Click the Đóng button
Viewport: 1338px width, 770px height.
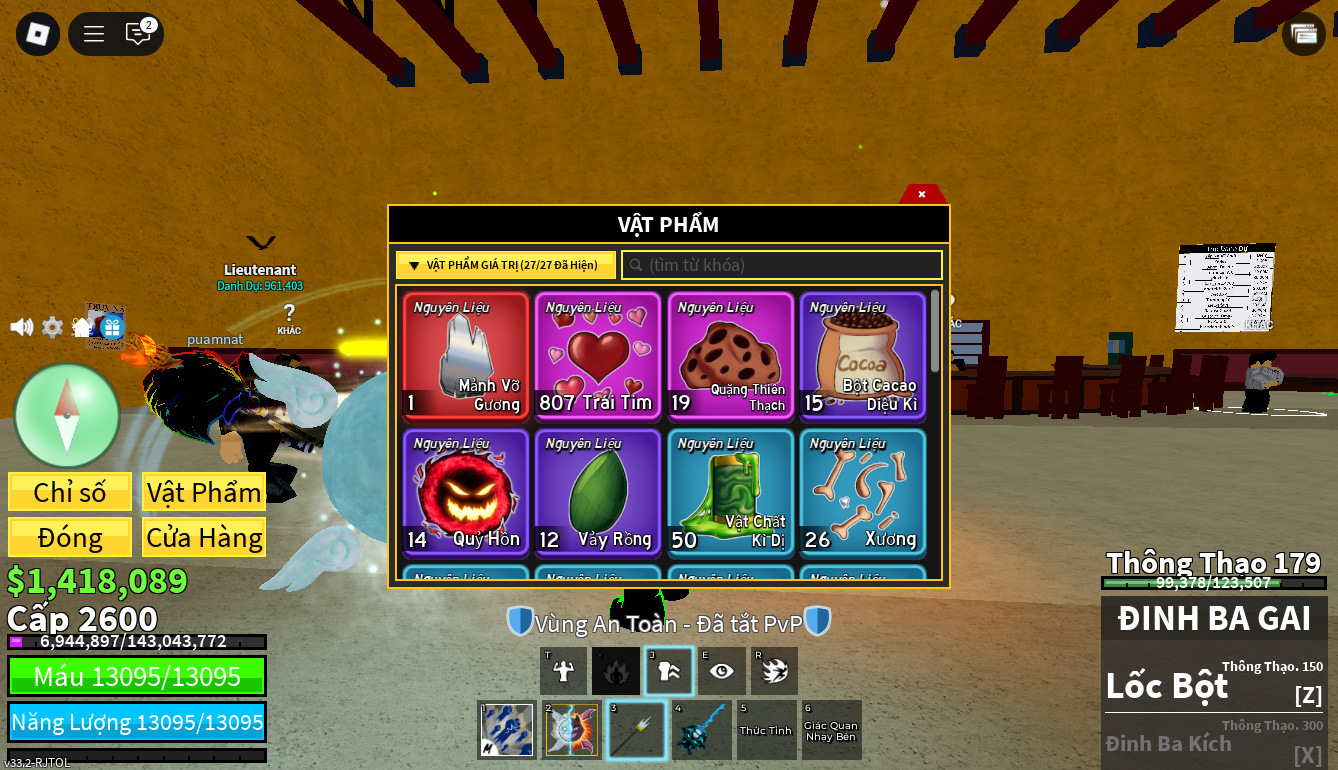pyautogui.click(x=70, y=537)
